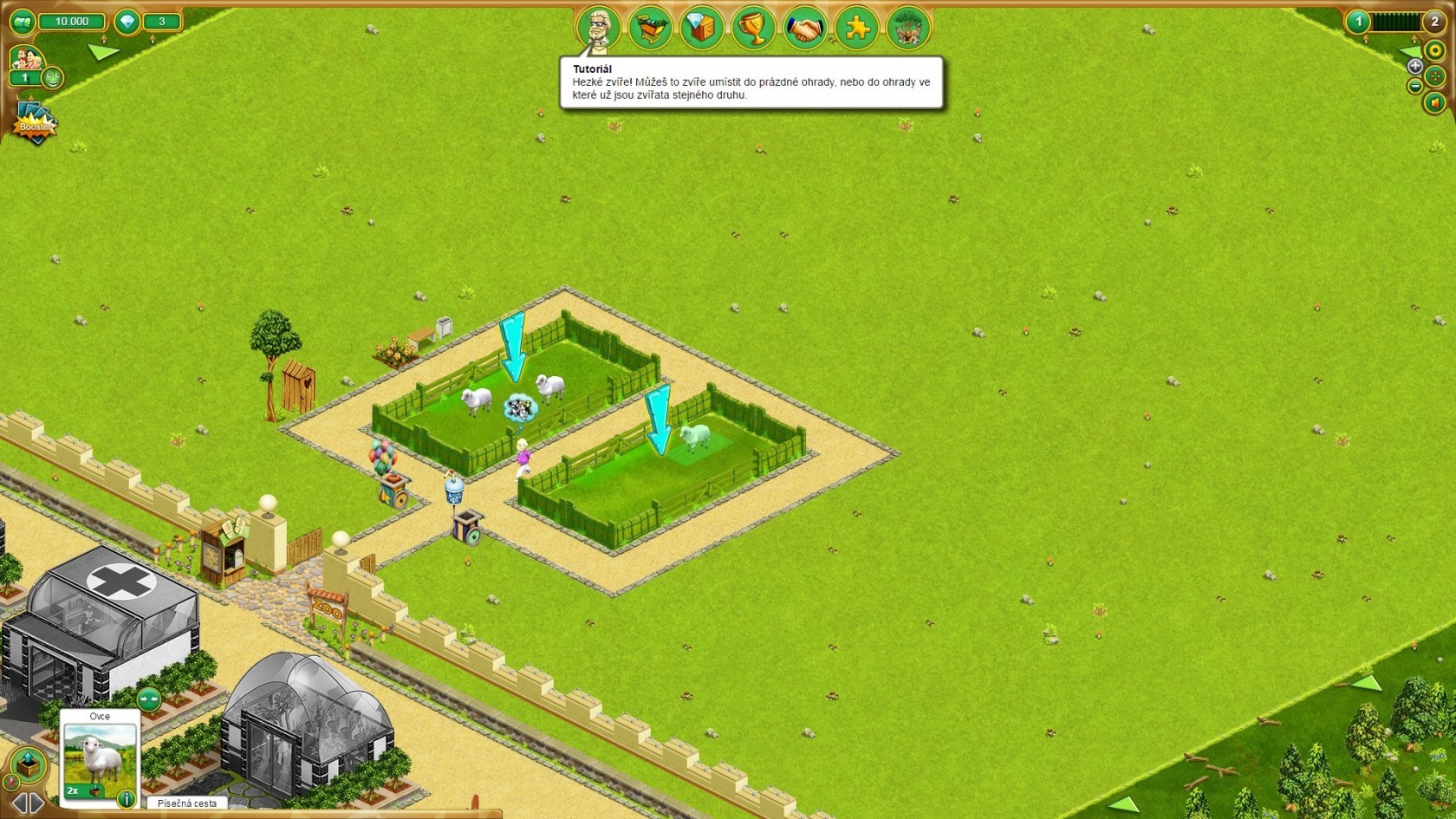Zoom out with the minus button
This screenshot has width=1456, height=819.
point(1414,86)
